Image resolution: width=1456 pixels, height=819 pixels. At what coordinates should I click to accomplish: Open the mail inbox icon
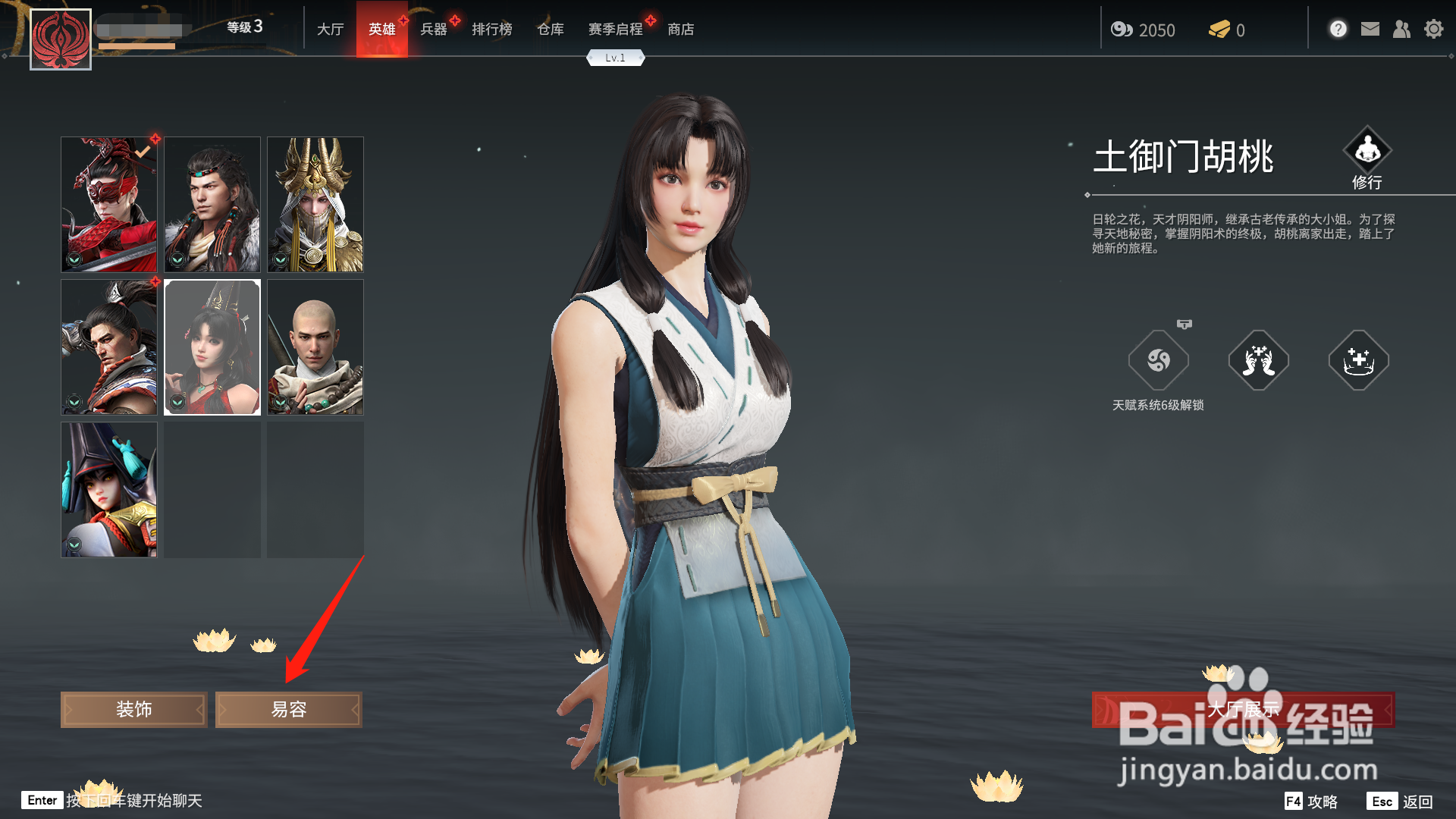pos(1370,29)
